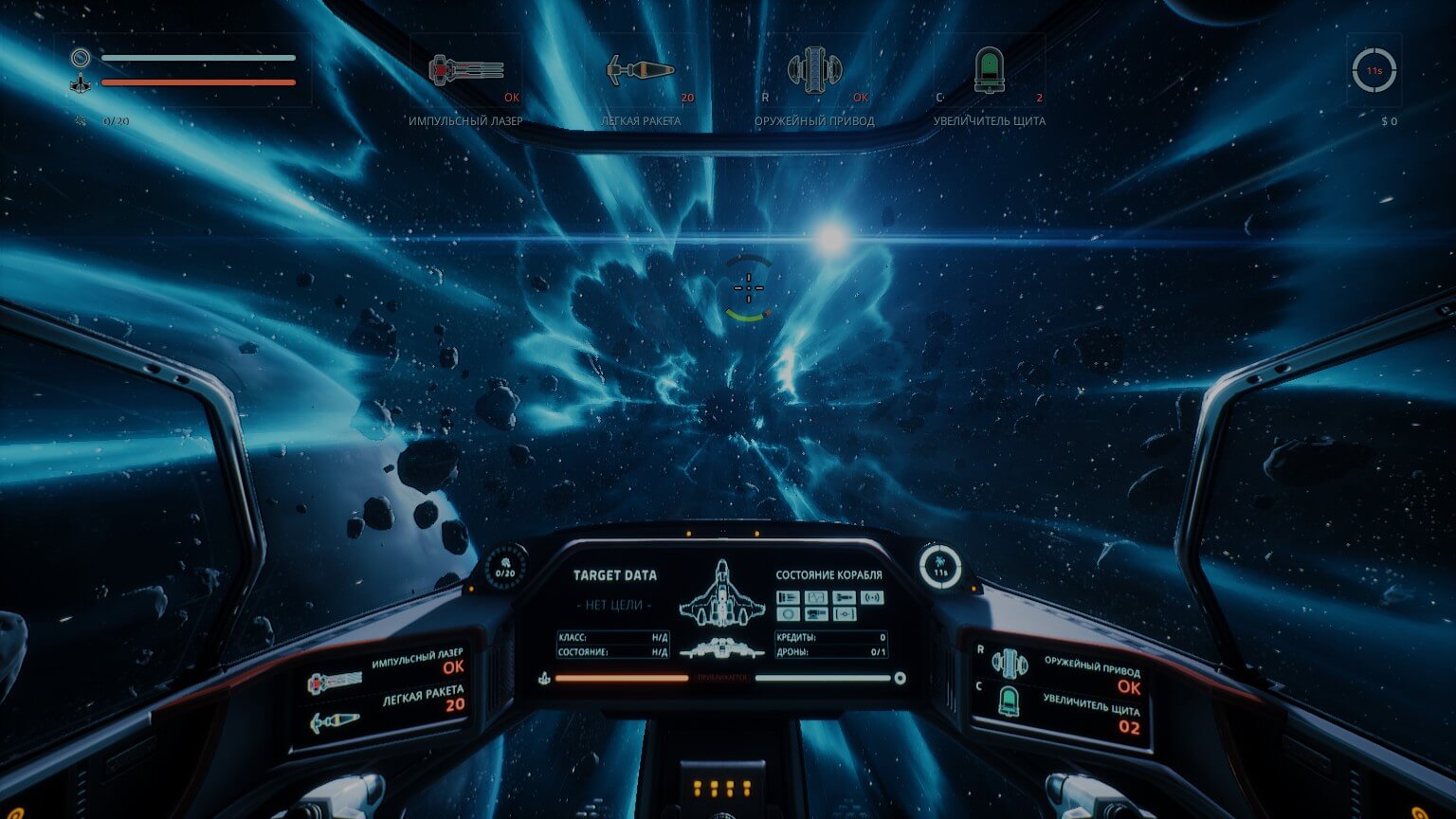Image resolution: width=1456 pixels, height=819 pixels.
Task: Choose the Легкая ракета missile icon
Action: click(641, 70)
